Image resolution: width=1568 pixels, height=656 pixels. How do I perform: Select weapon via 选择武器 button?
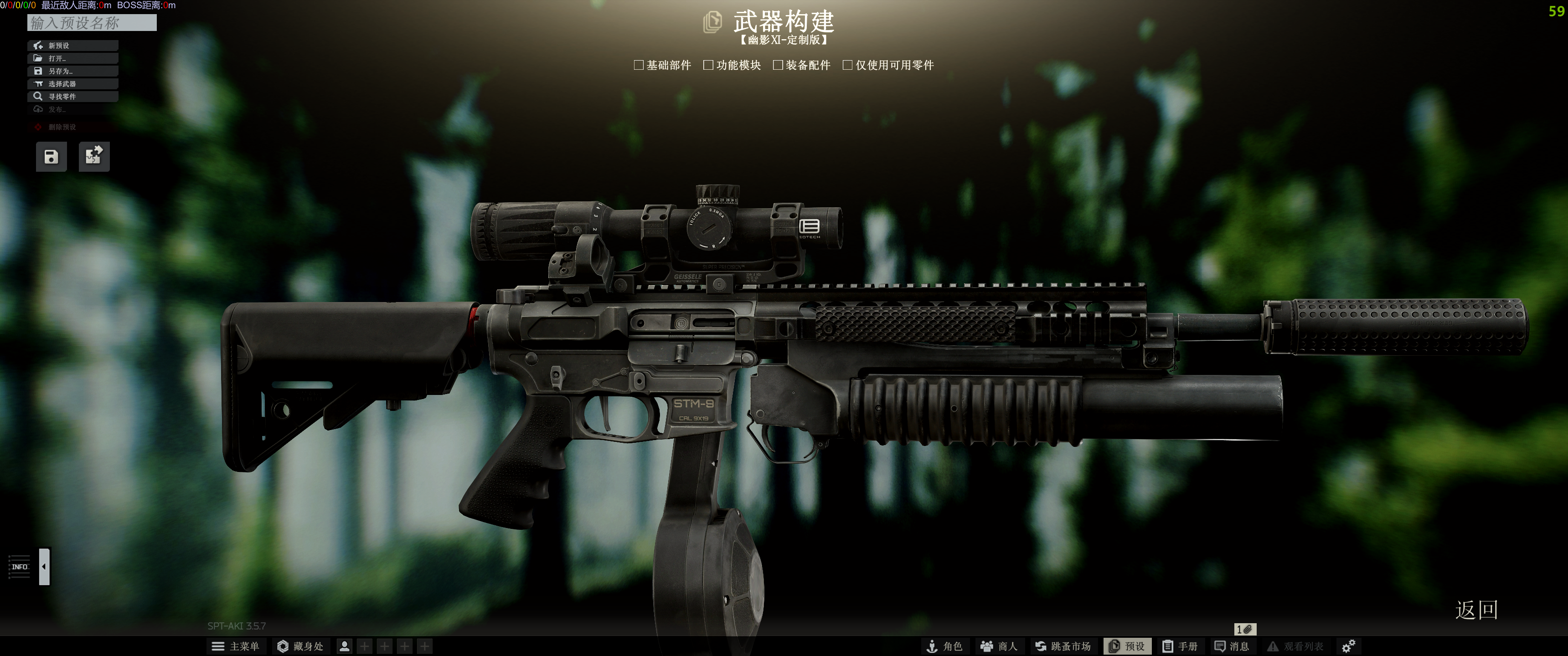coord(72,84)
